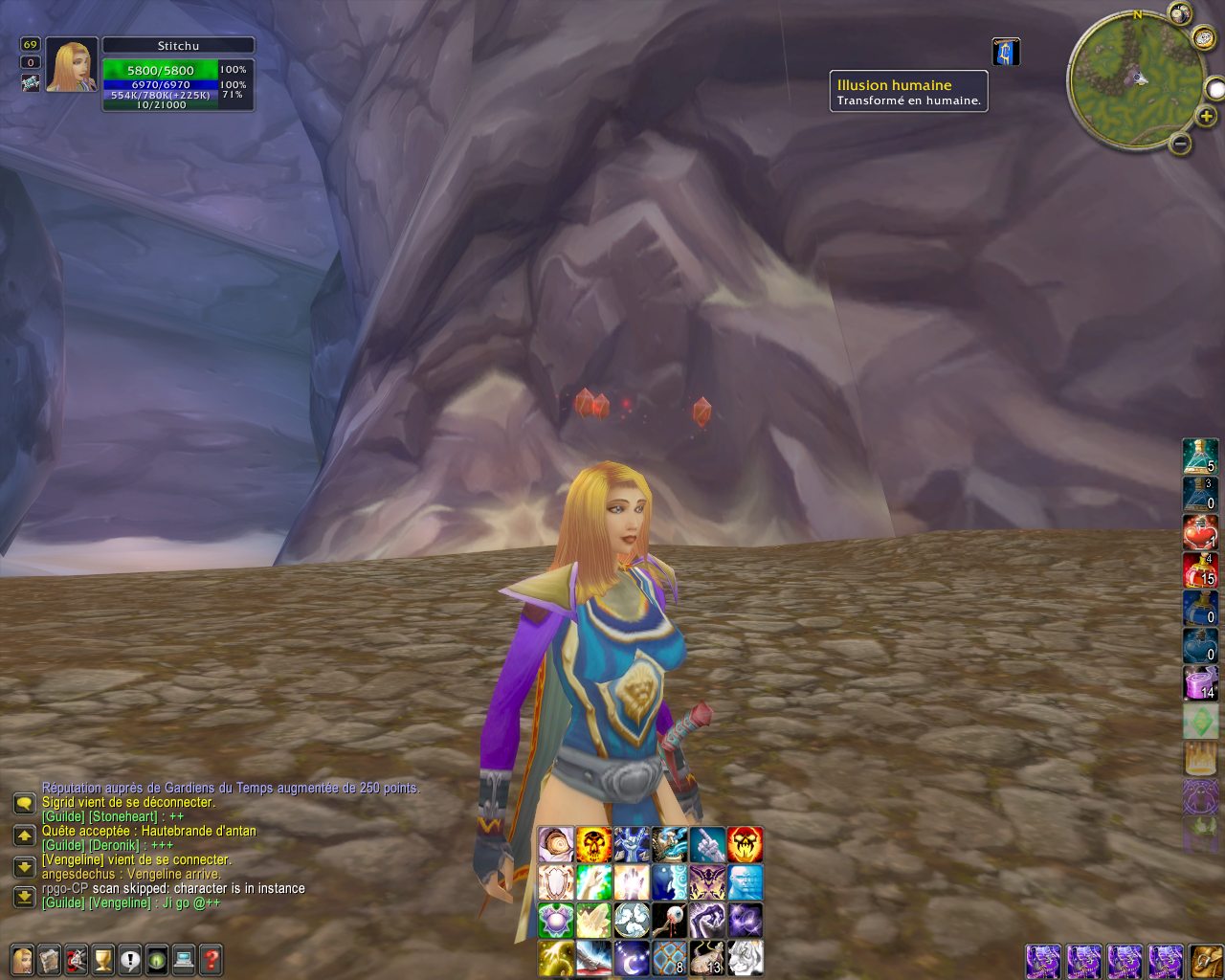Open the gold trophy achievements button
The width and height of the screenshot is (1225, 980).
102,958
